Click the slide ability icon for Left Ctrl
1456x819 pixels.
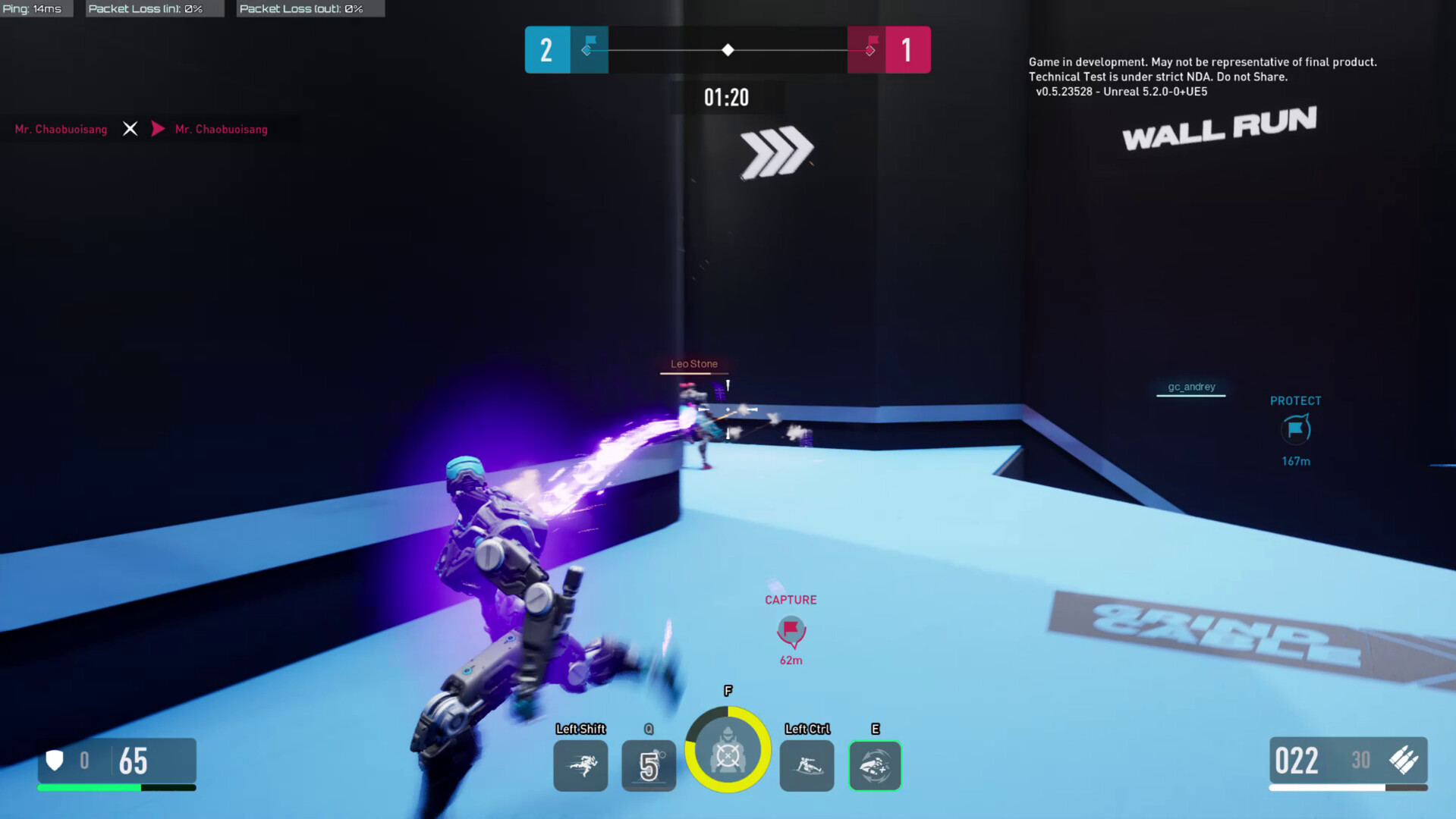coord(806,766)
